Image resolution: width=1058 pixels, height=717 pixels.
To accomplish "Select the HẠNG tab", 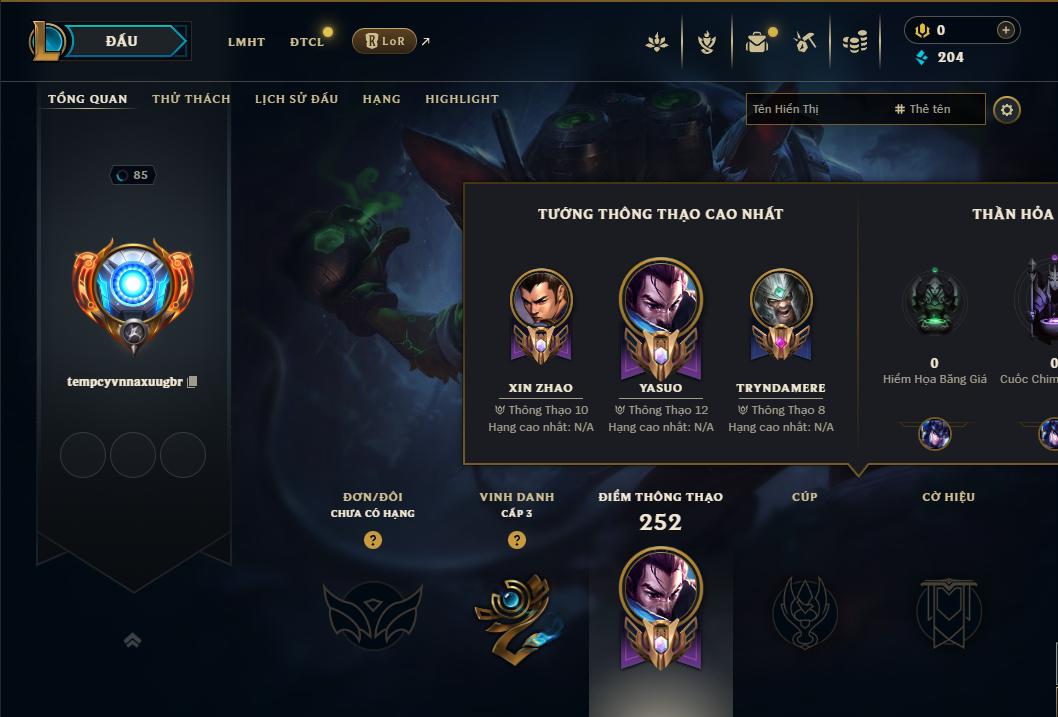I will pyautogui.click(x=381, y=99).
